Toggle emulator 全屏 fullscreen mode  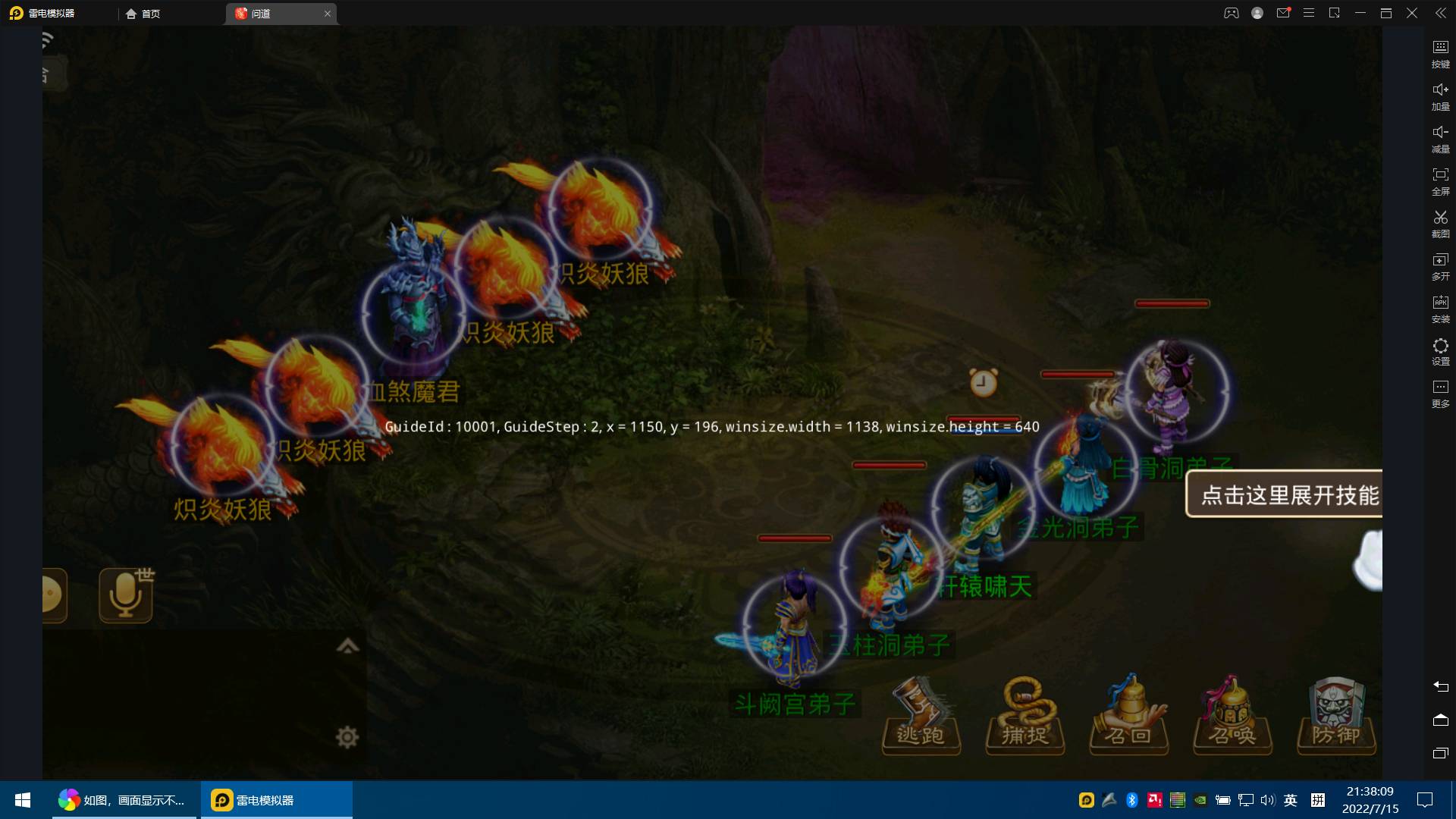pos(1440,181)
